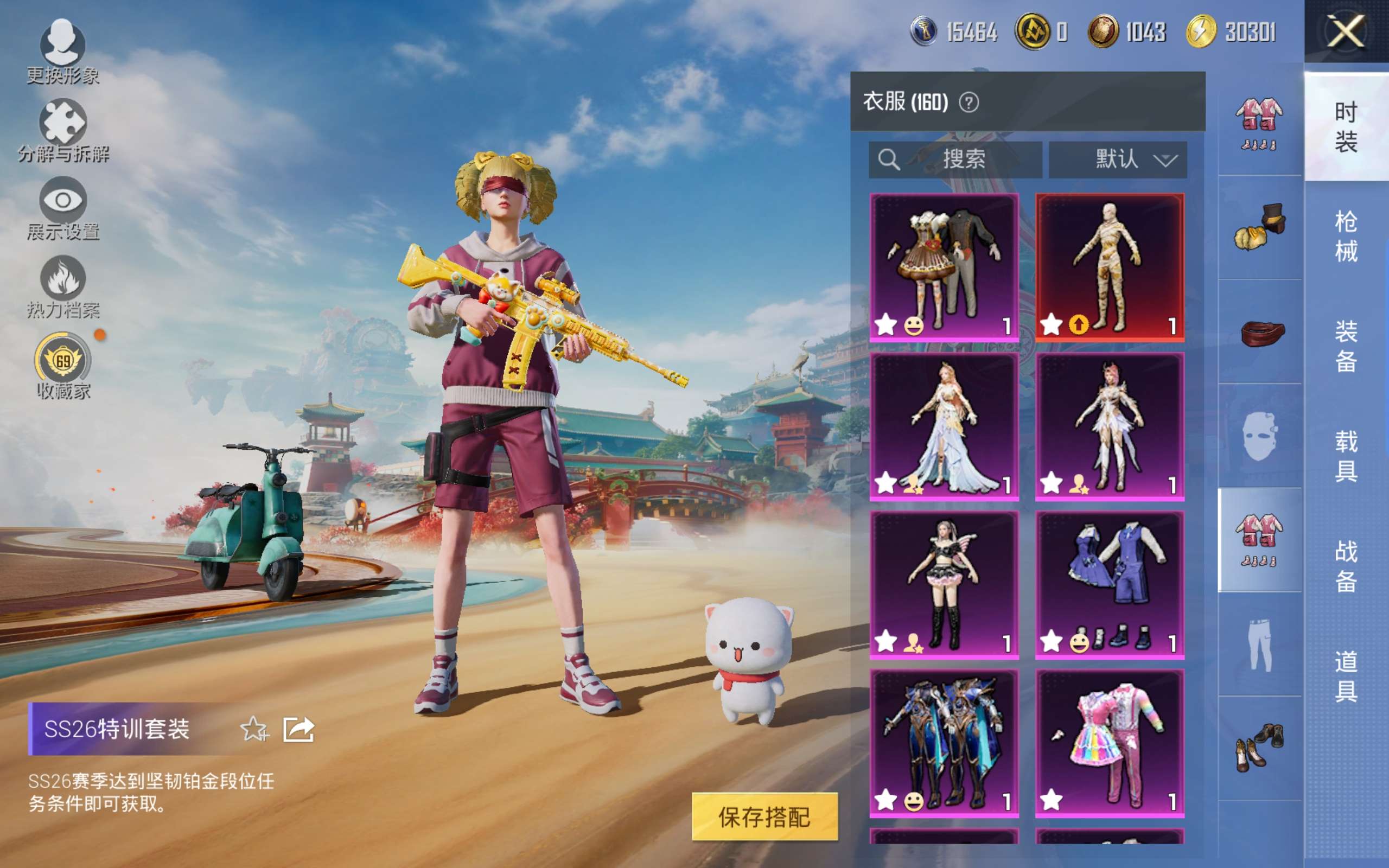Screen dimensions: 1389x868
Task: Switch to the 道具 items tab
Action: coord(1346,676)
